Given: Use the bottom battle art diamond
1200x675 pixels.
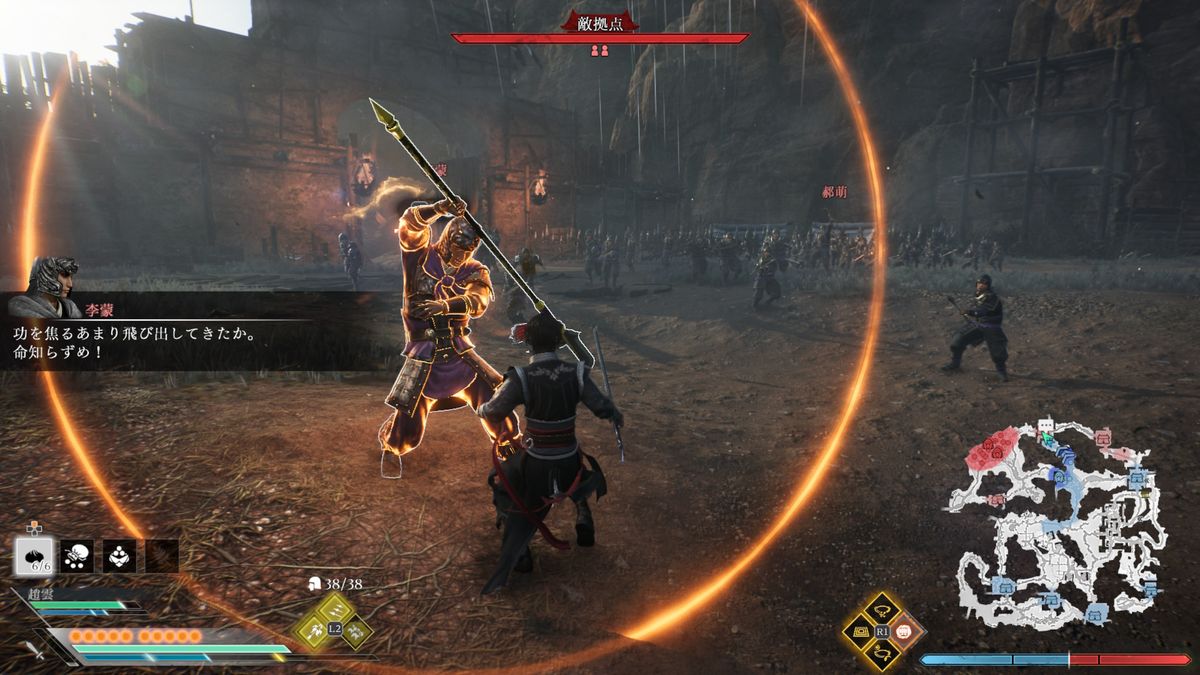Looking at the screenshot, I should coord(882,654).
